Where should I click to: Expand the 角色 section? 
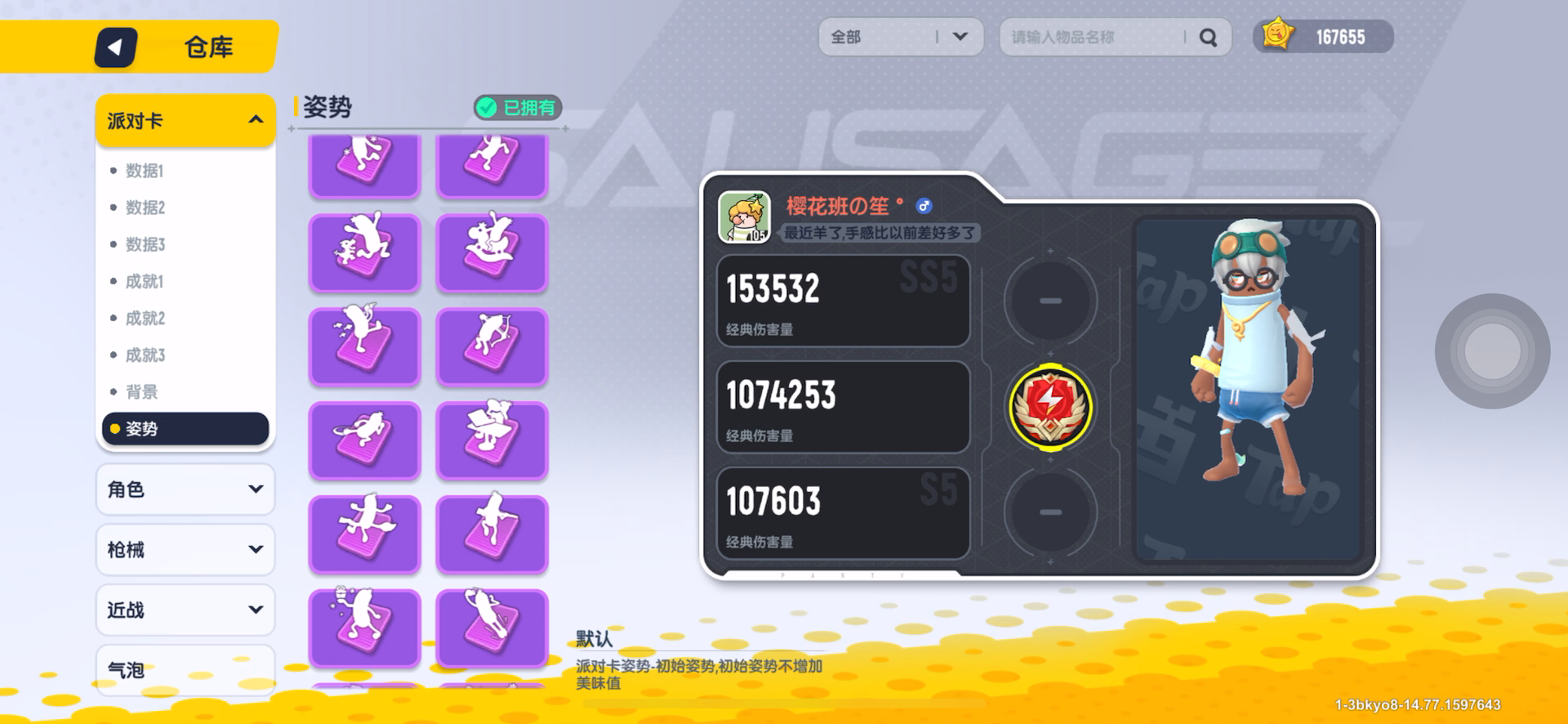[x=185, y=489]
